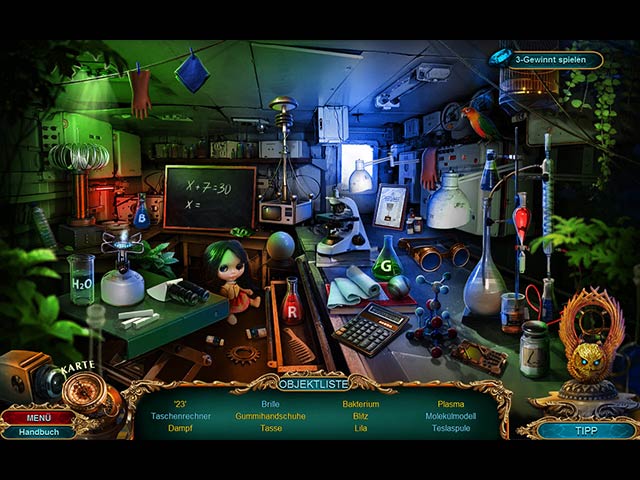Open the MENÜ button

[38, 417]
